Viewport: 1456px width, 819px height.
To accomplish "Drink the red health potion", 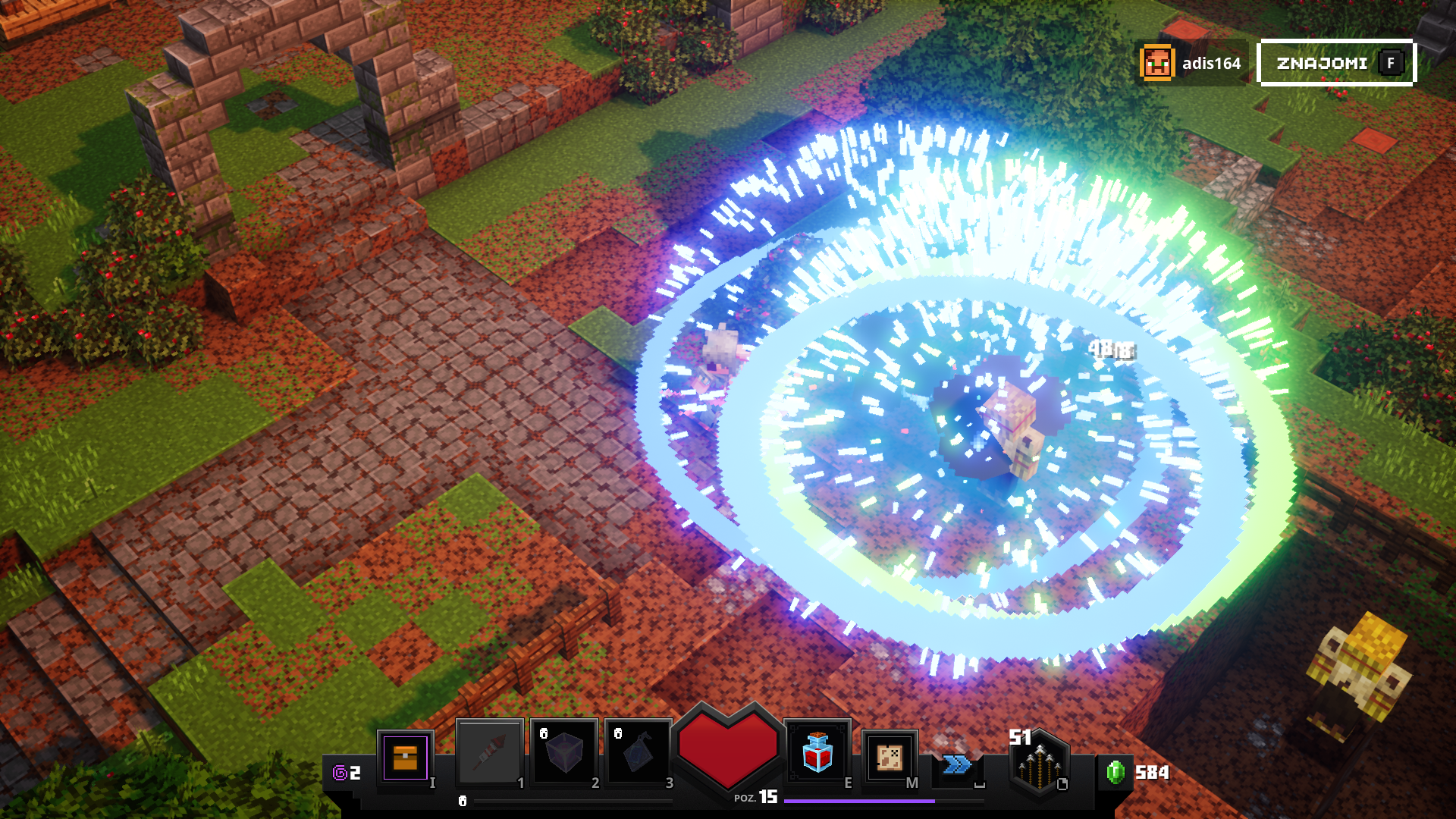I will pyautogui.click(x=817, y=753).
